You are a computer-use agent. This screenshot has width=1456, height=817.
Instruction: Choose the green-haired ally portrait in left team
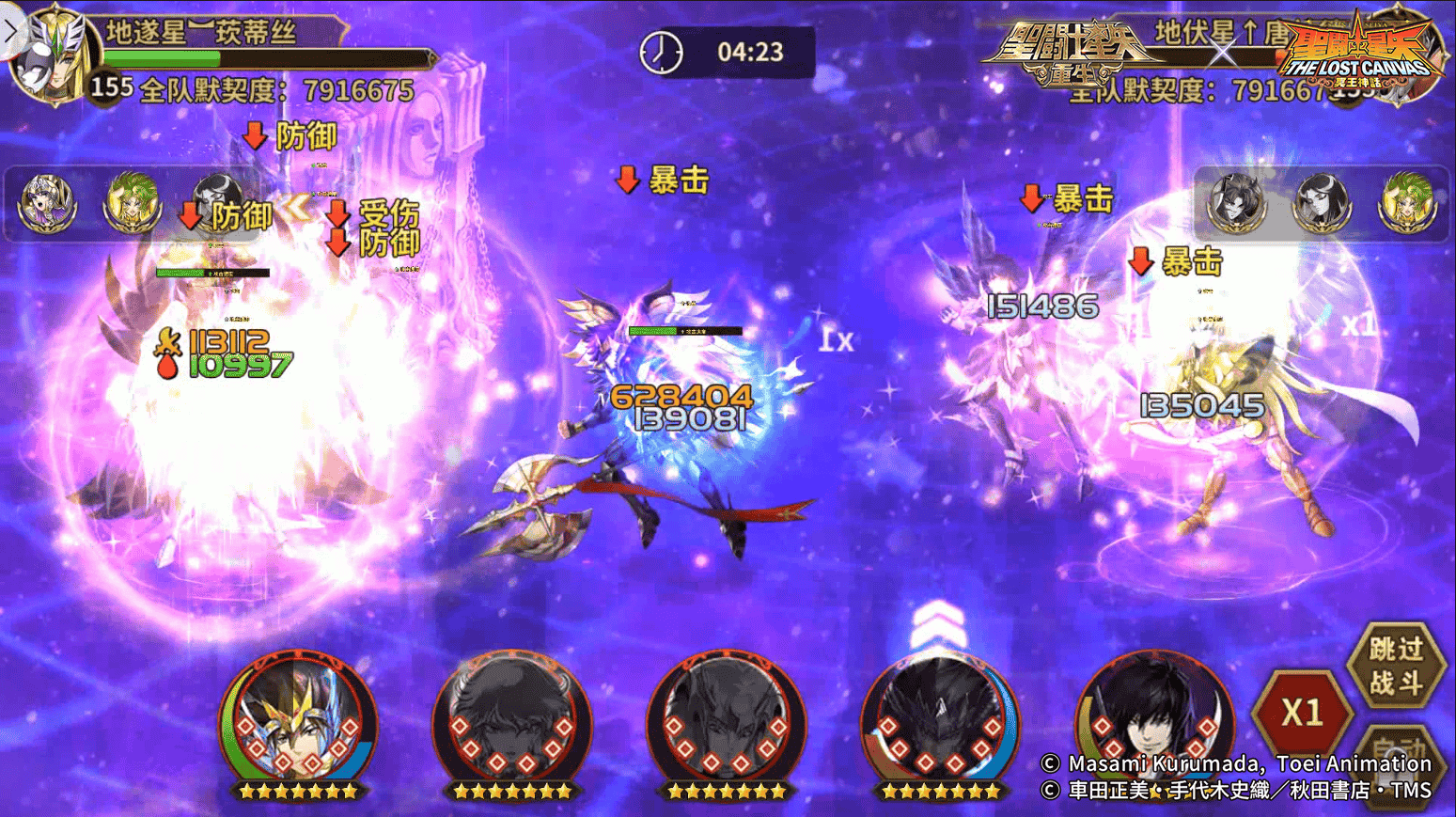click(x=132, y=202)
